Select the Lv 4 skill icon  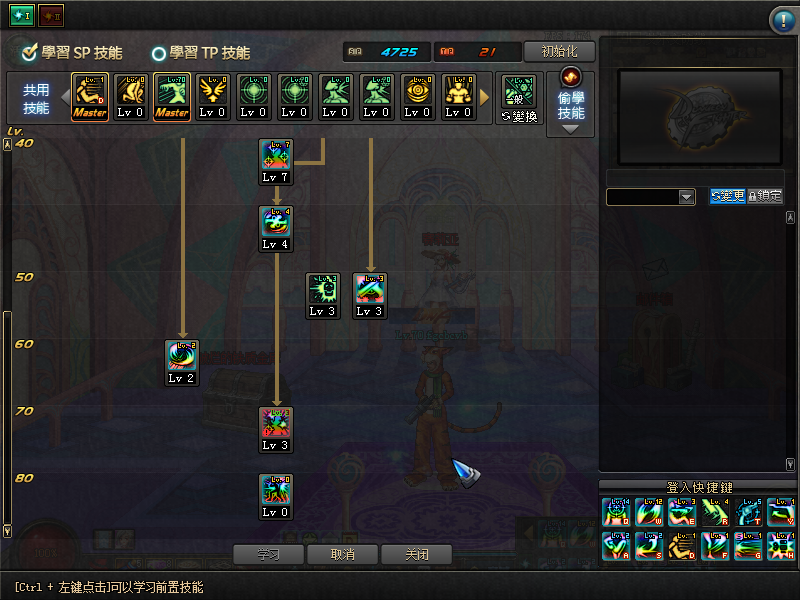[275, 227]
